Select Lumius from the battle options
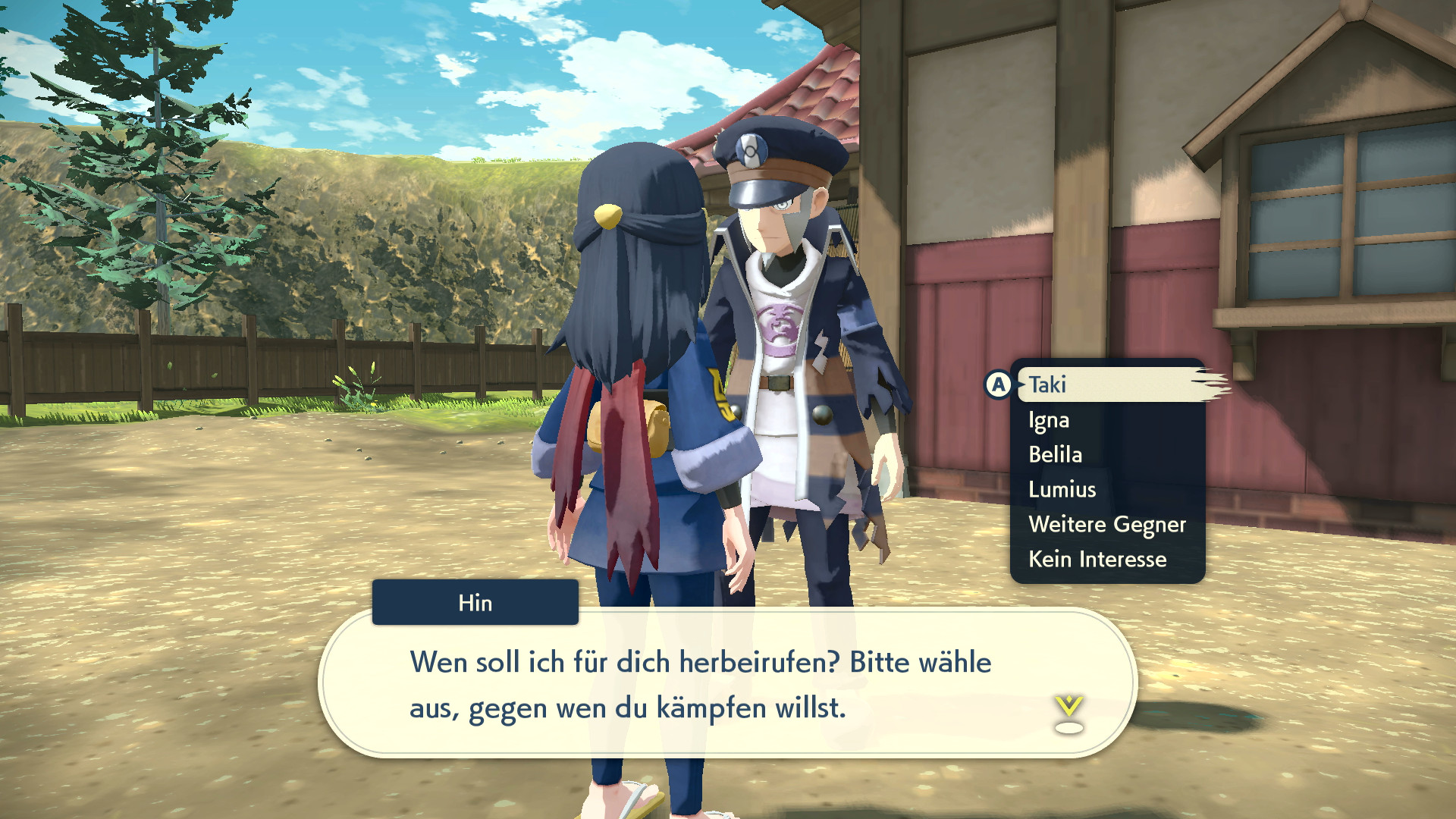This screenshot has width=1456, height=819. click(1061, 489)
